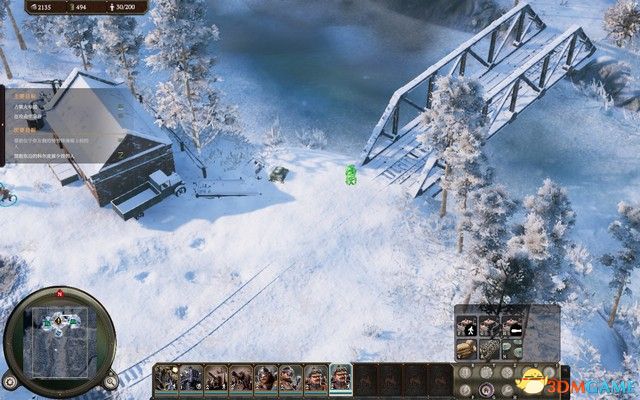
Task: Choose the sandbag construction option
Action: click(467, 350)
